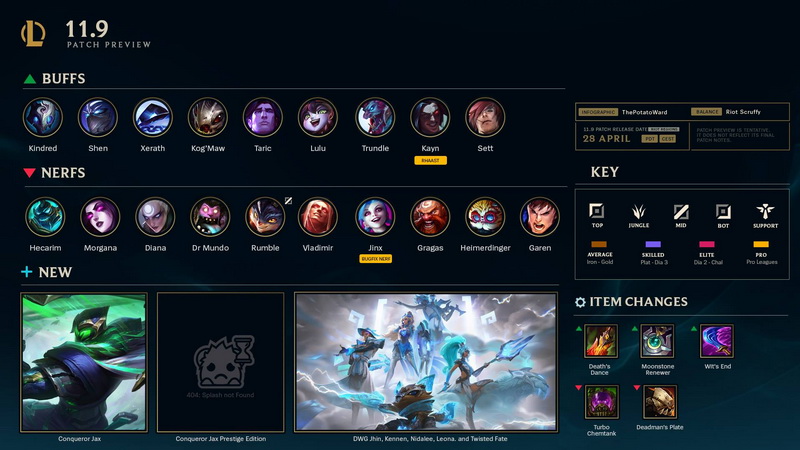Select Hecarim in the nerfs row
Viewport: 800px width, 450px height.
click(45, 217)
